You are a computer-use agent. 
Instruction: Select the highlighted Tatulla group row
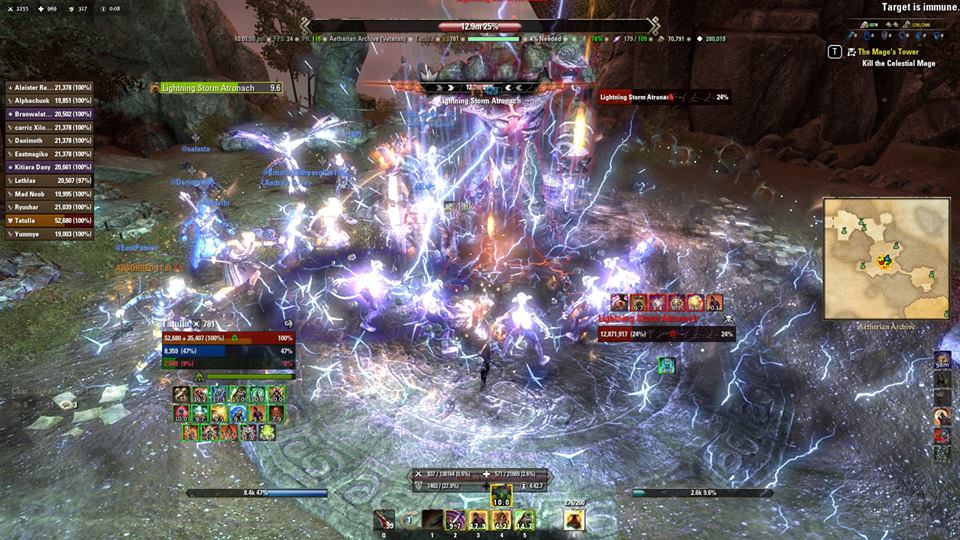(50, 220)
